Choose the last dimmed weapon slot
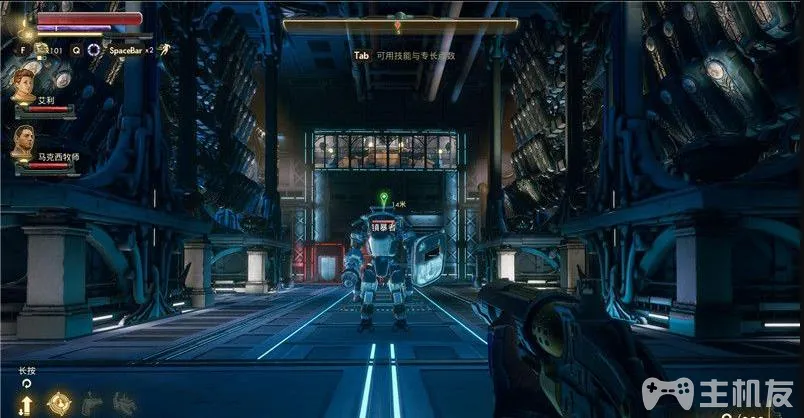The height and width of the screenshot is (418, 804). coord(124,403)
